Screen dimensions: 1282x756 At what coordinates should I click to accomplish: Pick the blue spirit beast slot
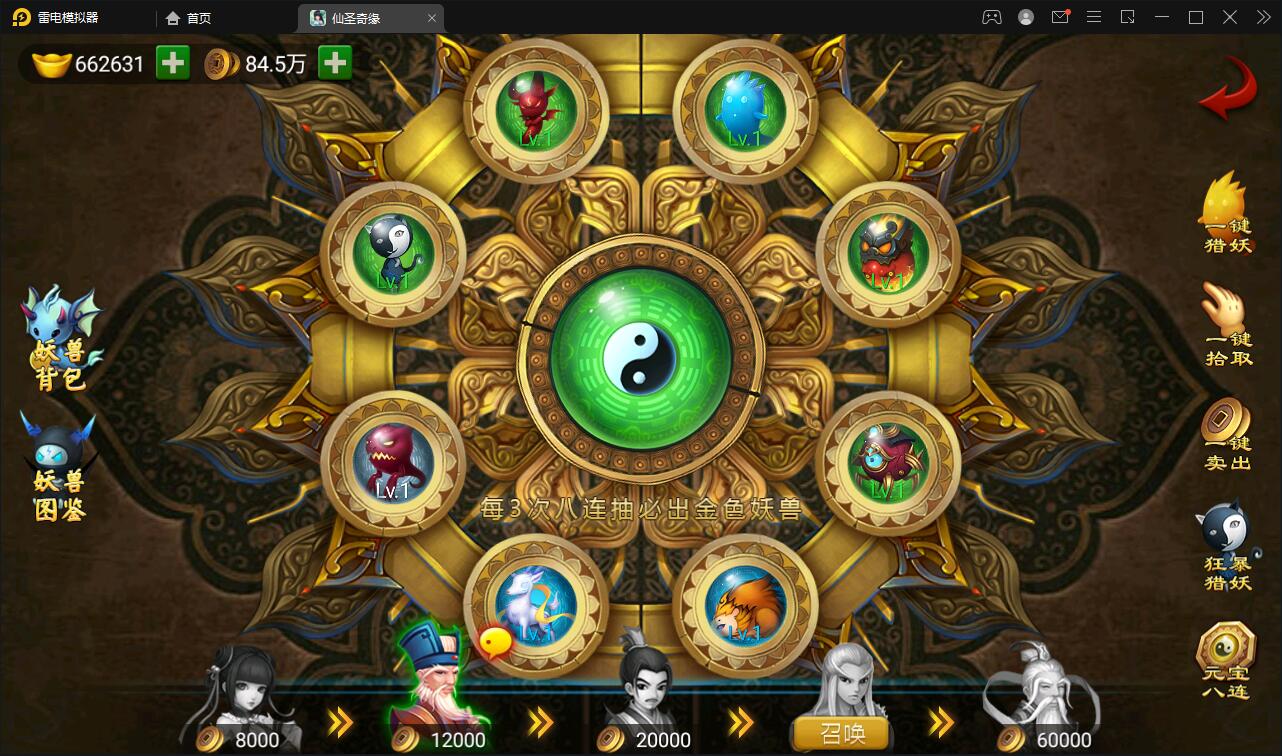(x=745, y=110)
